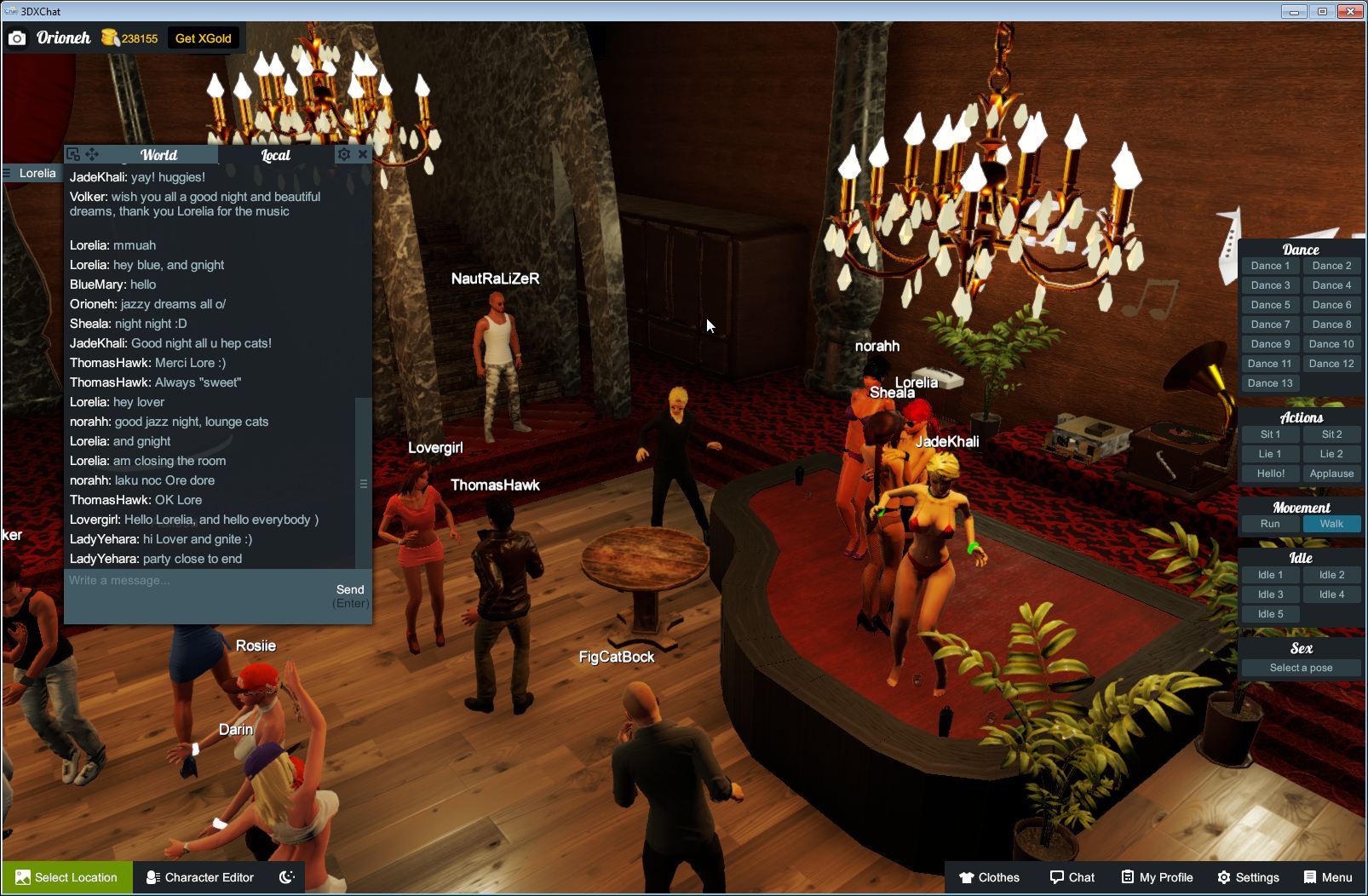Open the Menu via the list icon
Viewport: 1368px width, 896px height.
tap(1308, 877)
